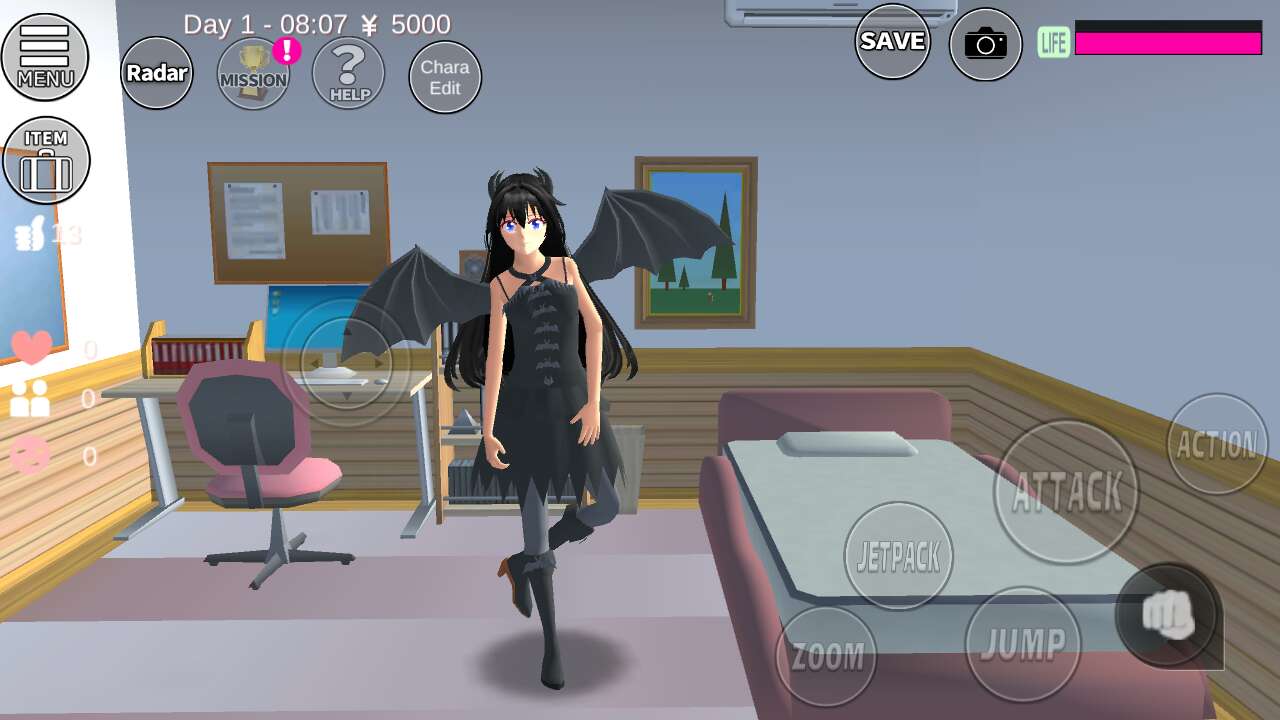The image size is (1280, 720).
Task: Activate the JETPACK button
Action: click(x=898, y=556)
